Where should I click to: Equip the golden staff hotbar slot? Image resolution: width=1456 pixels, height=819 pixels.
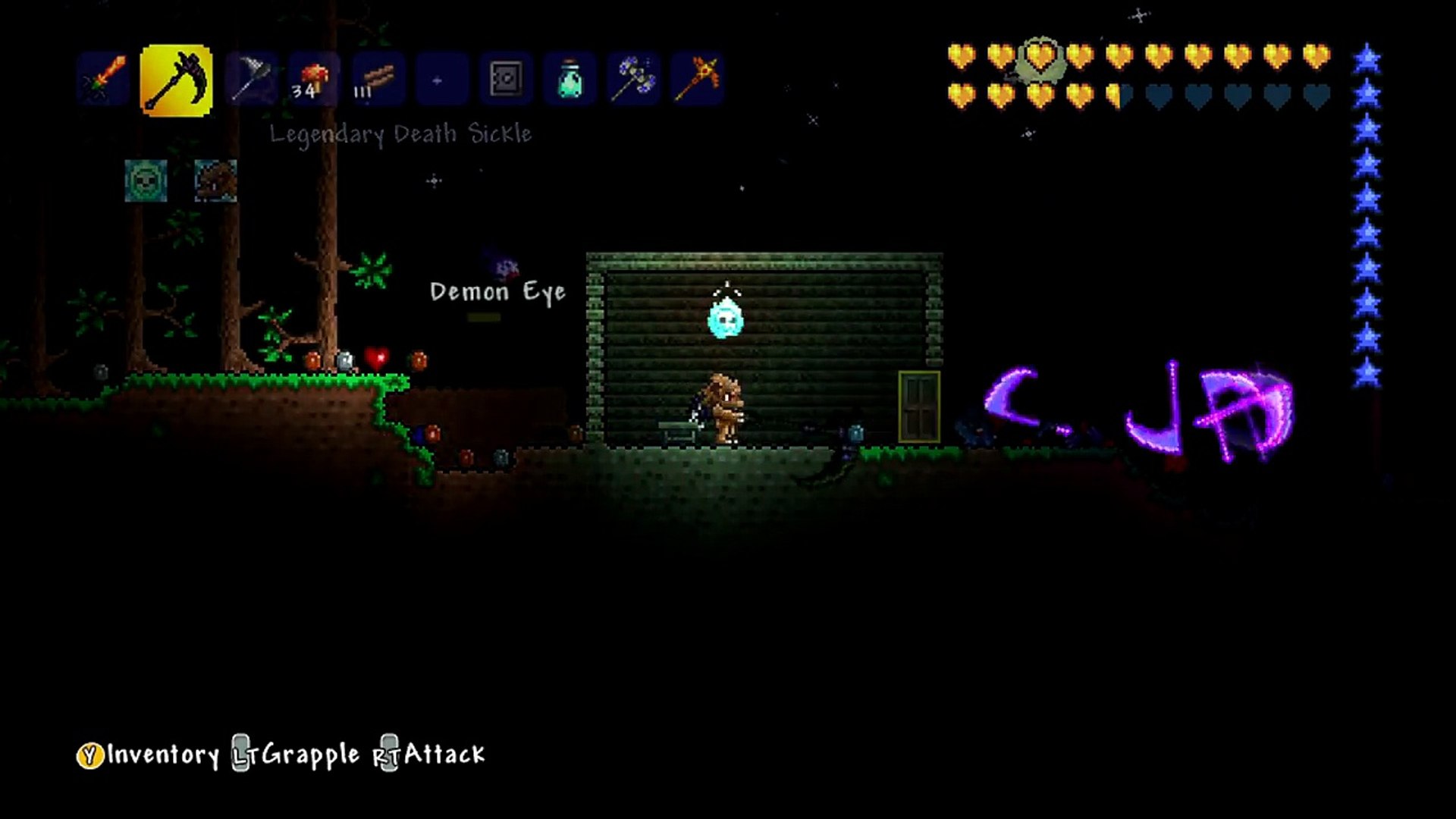(698, 80)
